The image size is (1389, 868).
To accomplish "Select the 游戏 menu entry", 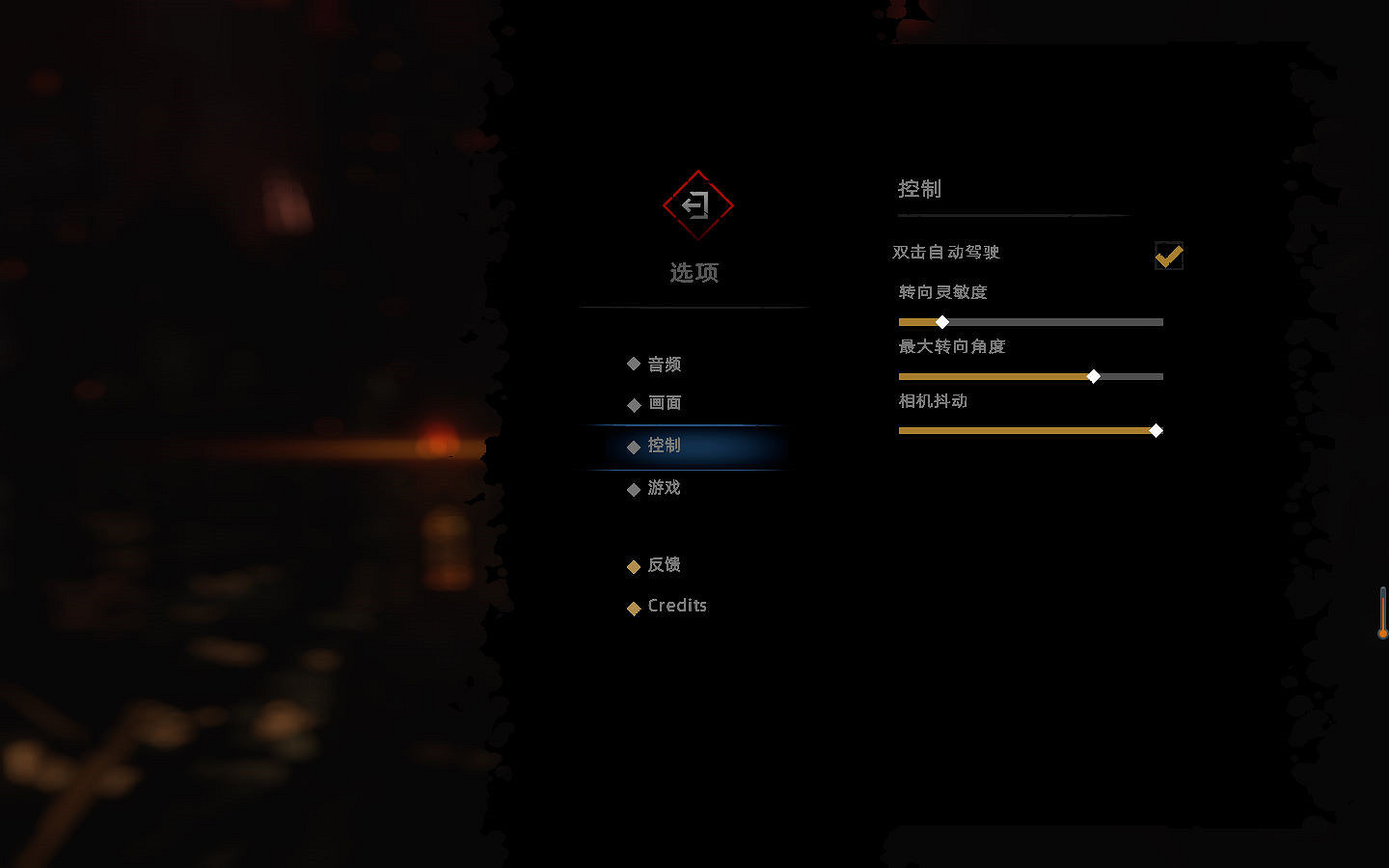I will tap(665, 488).
